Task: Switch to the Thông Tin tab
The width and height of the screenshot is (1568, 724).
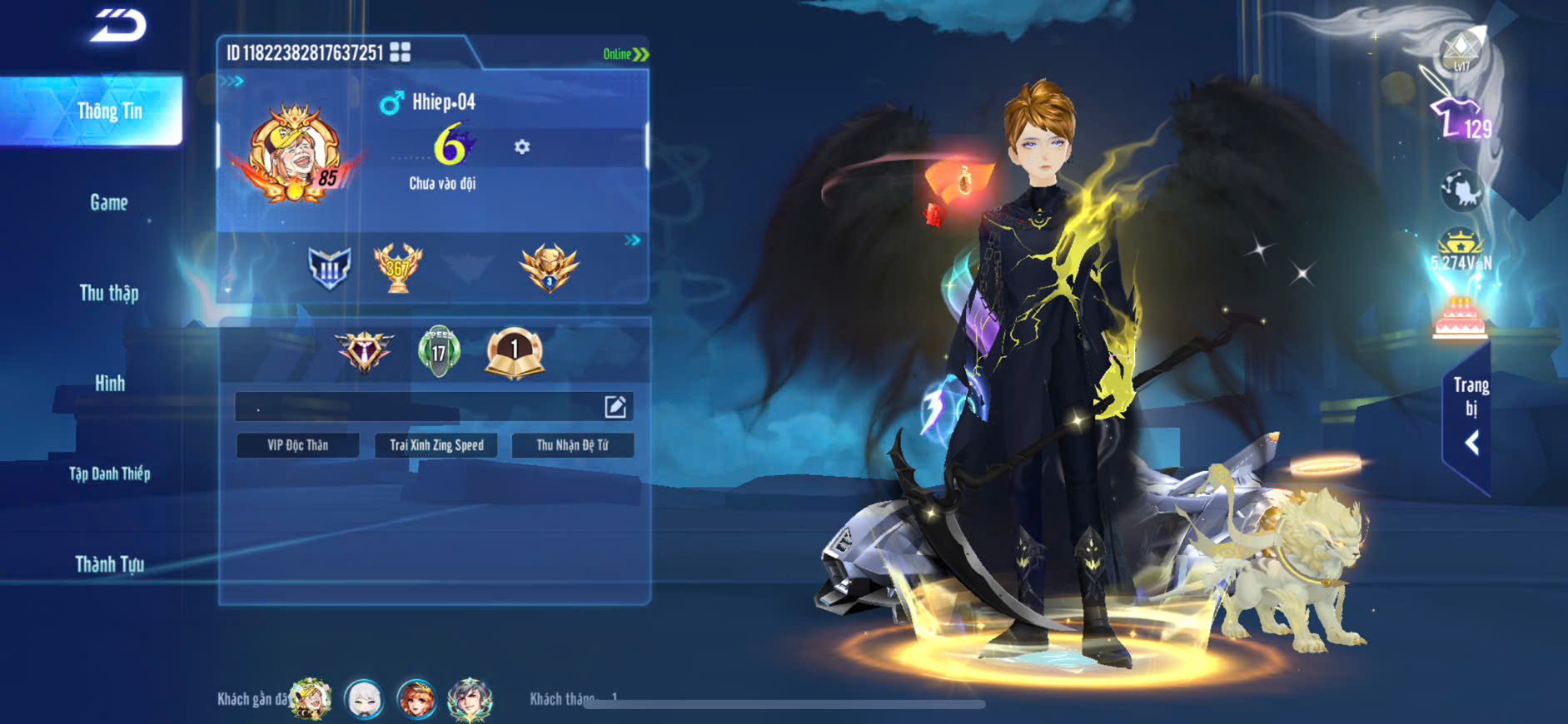Action: [109, 111]
